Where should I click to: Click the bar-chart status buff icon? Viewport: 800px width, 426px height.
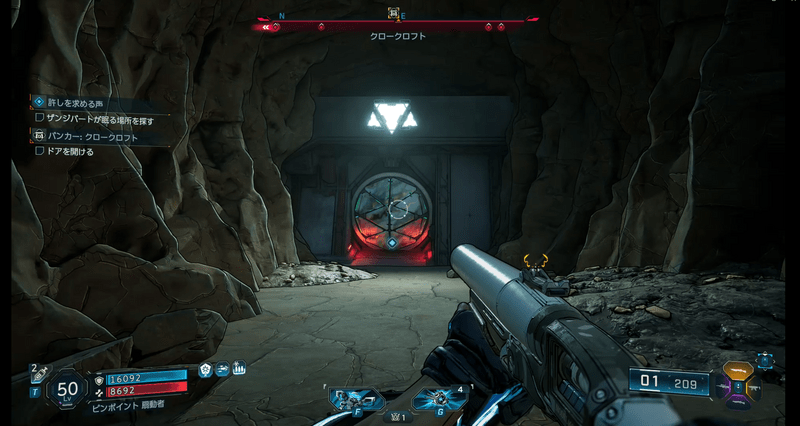[x=239, y=370]
